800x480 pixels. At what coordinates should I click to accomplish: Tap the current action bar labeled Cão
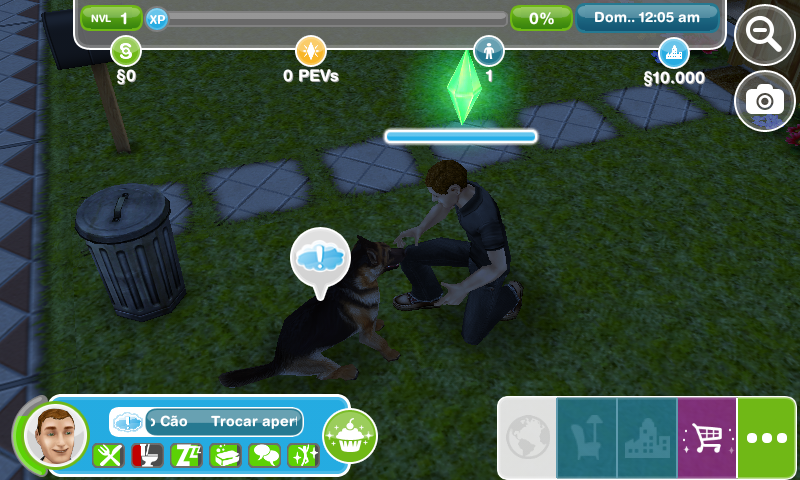pos(222,422)
